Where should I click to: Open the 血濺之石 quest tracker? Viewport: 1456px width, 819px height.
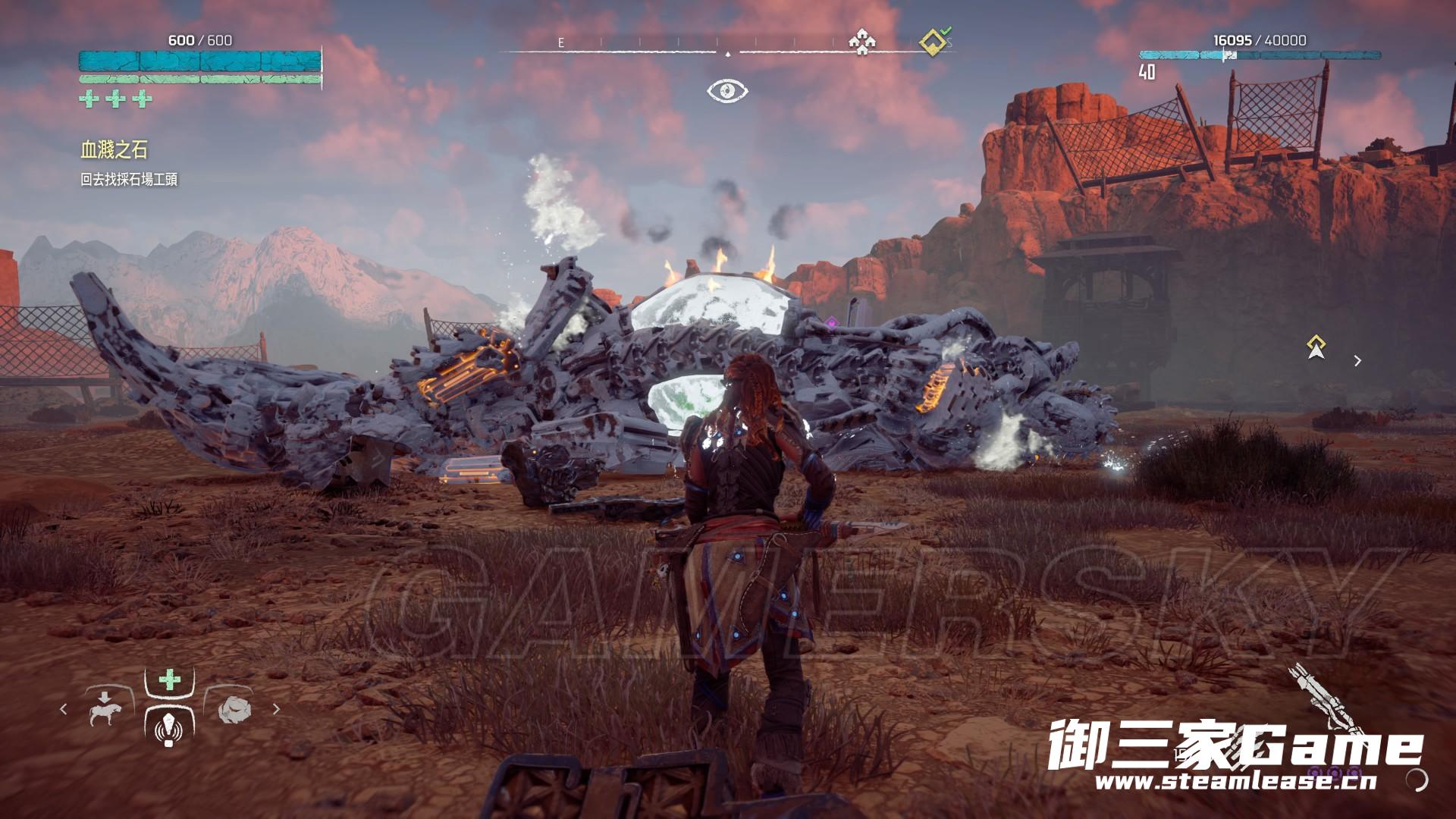point(114,150)
